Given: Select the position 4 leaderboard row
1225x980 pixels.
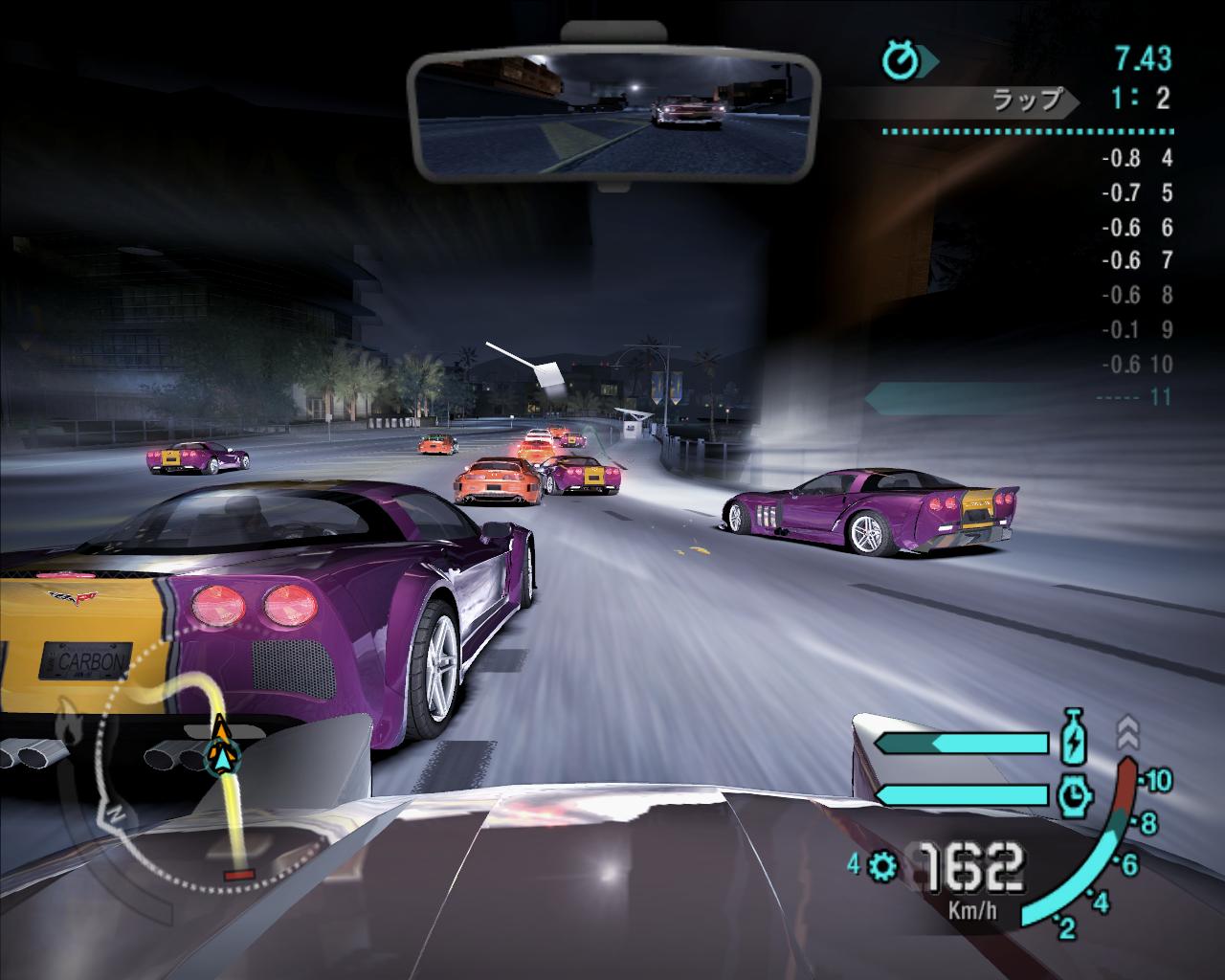Looking at the screenshot, I should 1135,159.
